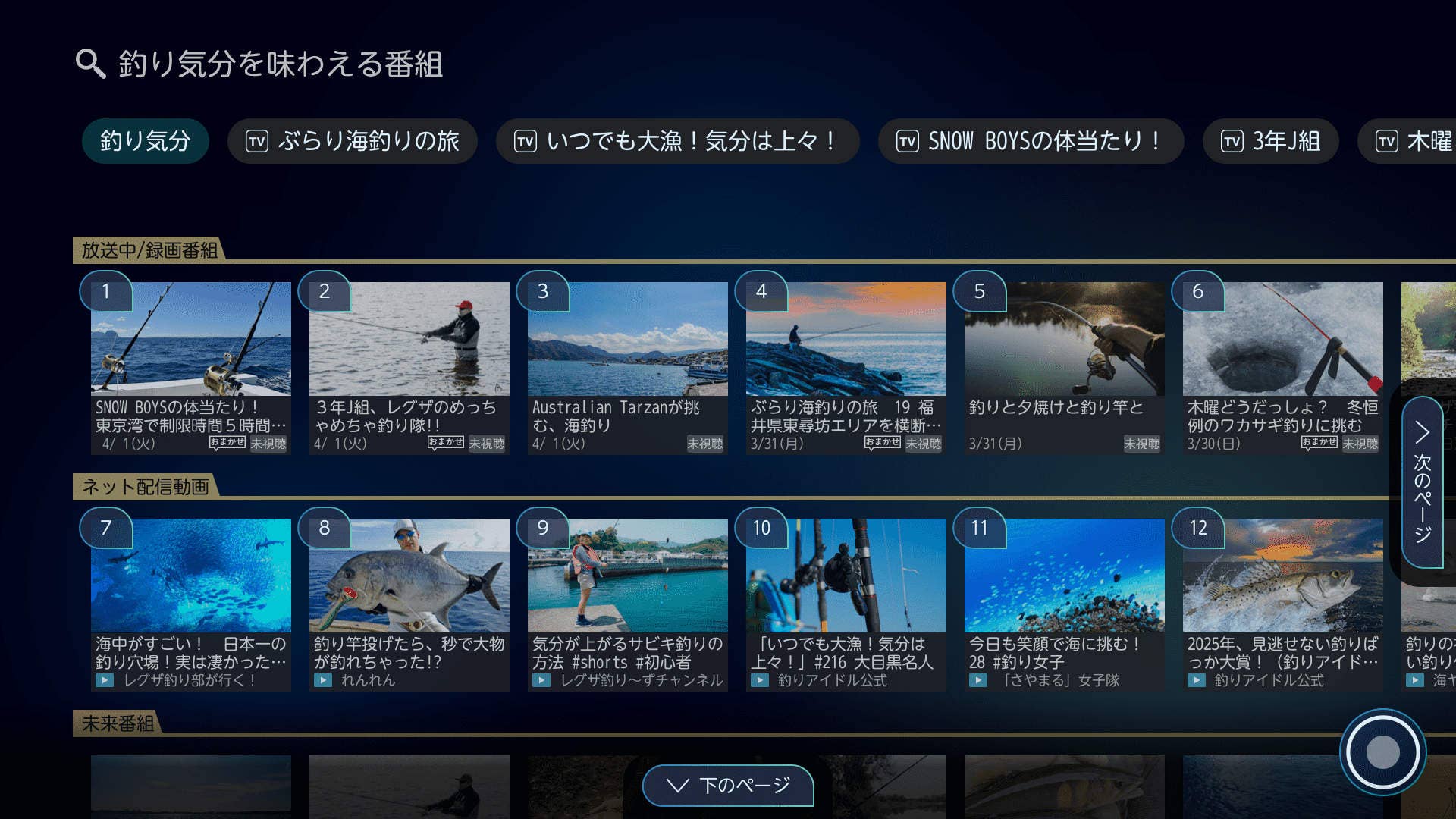Select the 釣り気分 filter chip
The image size is (1456, 819).
(145, 141)
